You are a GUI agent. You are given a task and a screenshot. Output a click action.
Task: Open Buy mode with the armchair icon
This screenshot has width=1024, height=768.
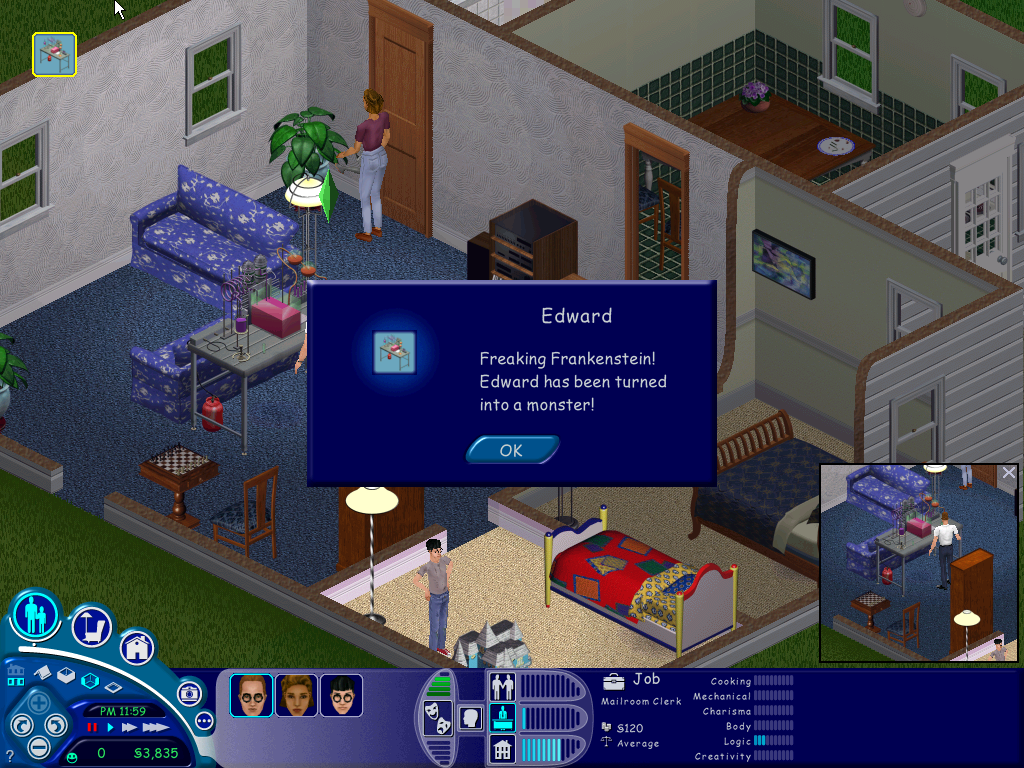[x=91, y=627]
